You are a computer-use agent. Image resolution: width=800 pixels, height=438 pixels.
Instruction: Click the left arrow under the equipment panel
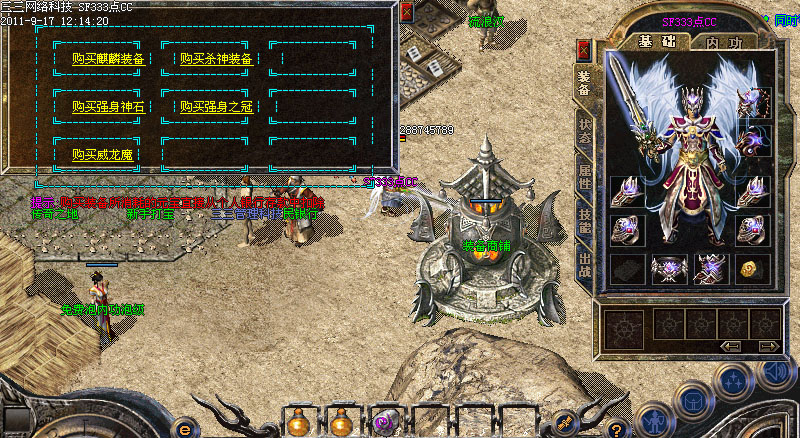pyautogui.click(x=730, y=346)
